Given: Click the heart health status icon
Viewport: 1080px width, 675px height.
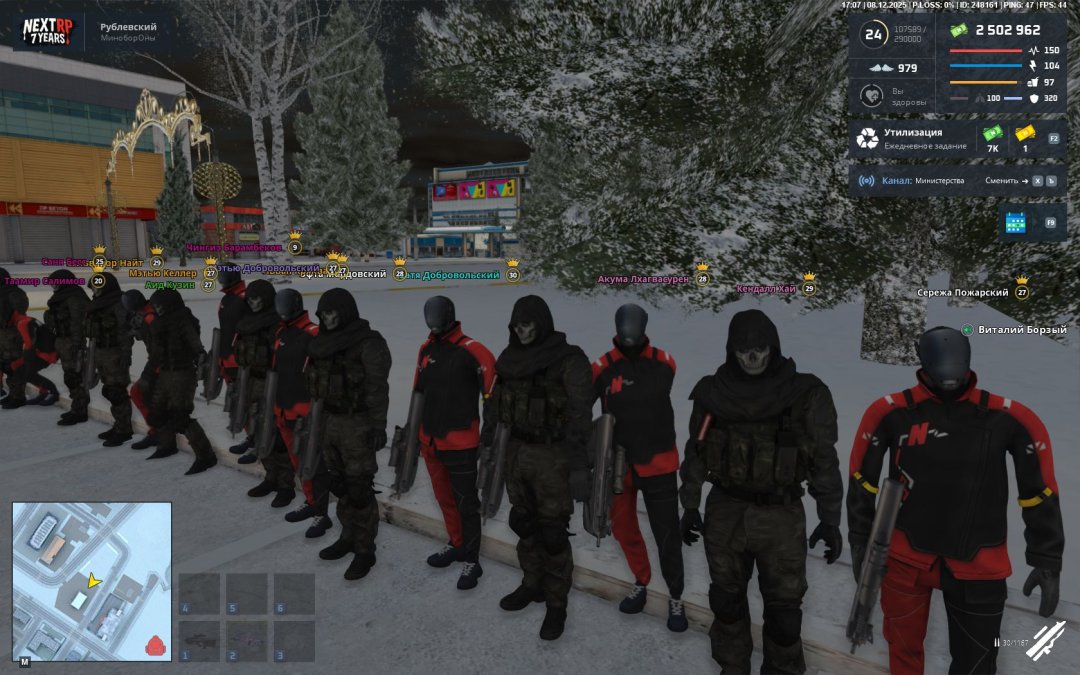Looking at the screenshot, I should click(871, 96).
